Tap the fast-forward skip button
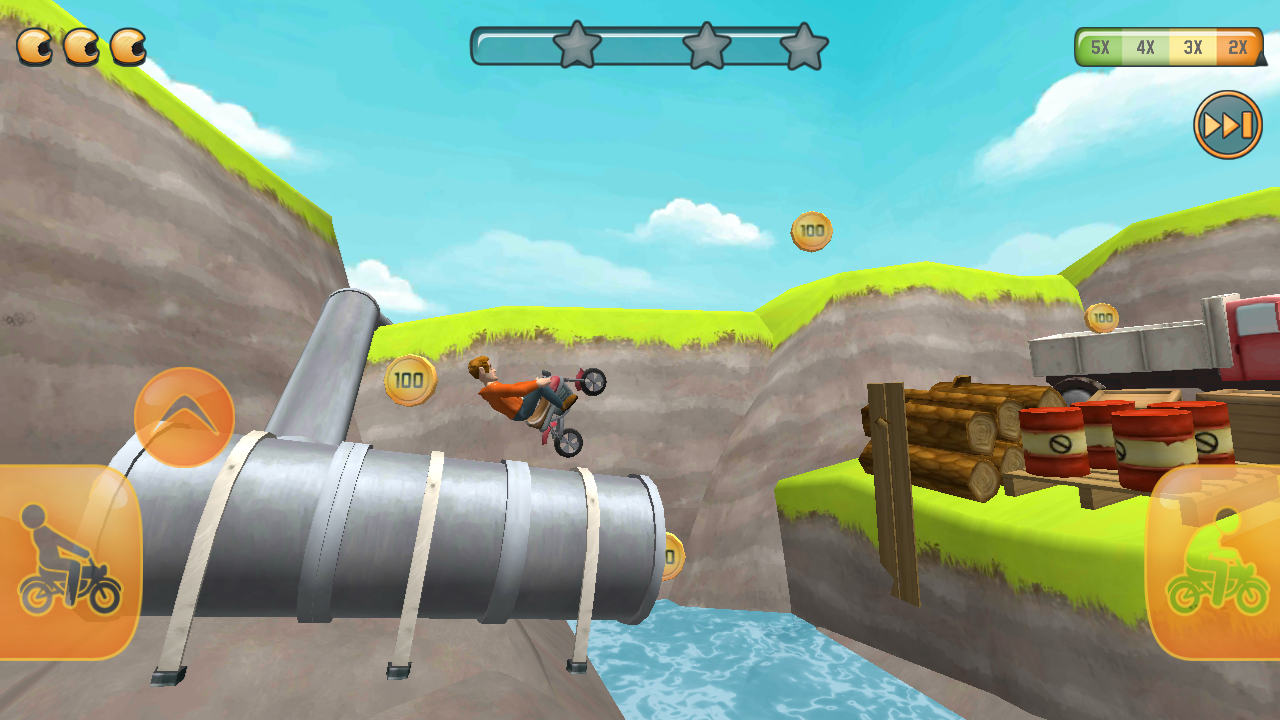The image size is (1280, 720). (x=1227, y=125)
